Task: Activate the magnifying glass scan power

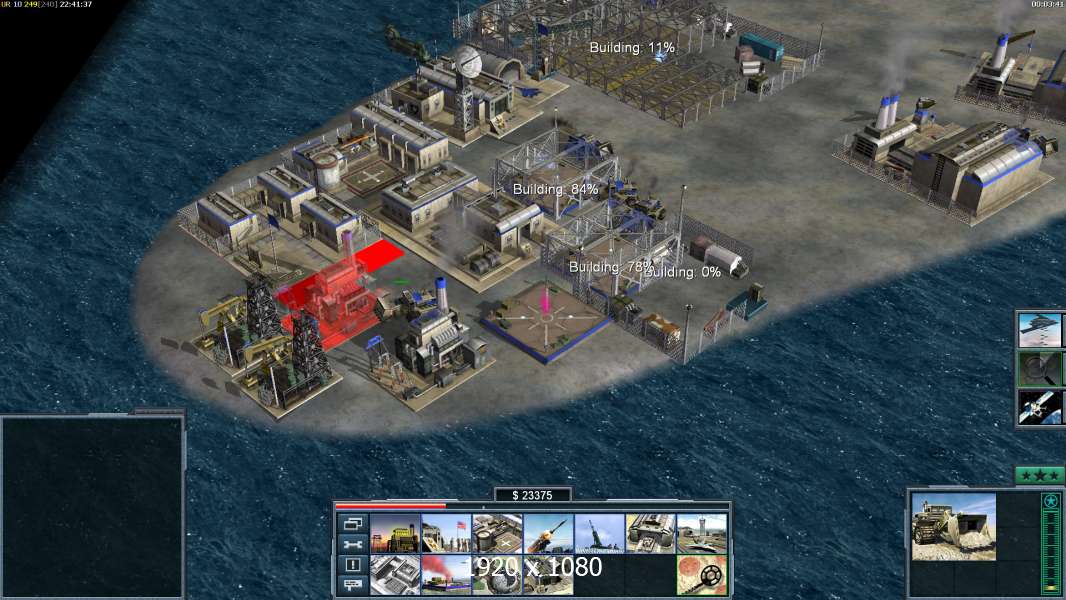Action: 1040,368
